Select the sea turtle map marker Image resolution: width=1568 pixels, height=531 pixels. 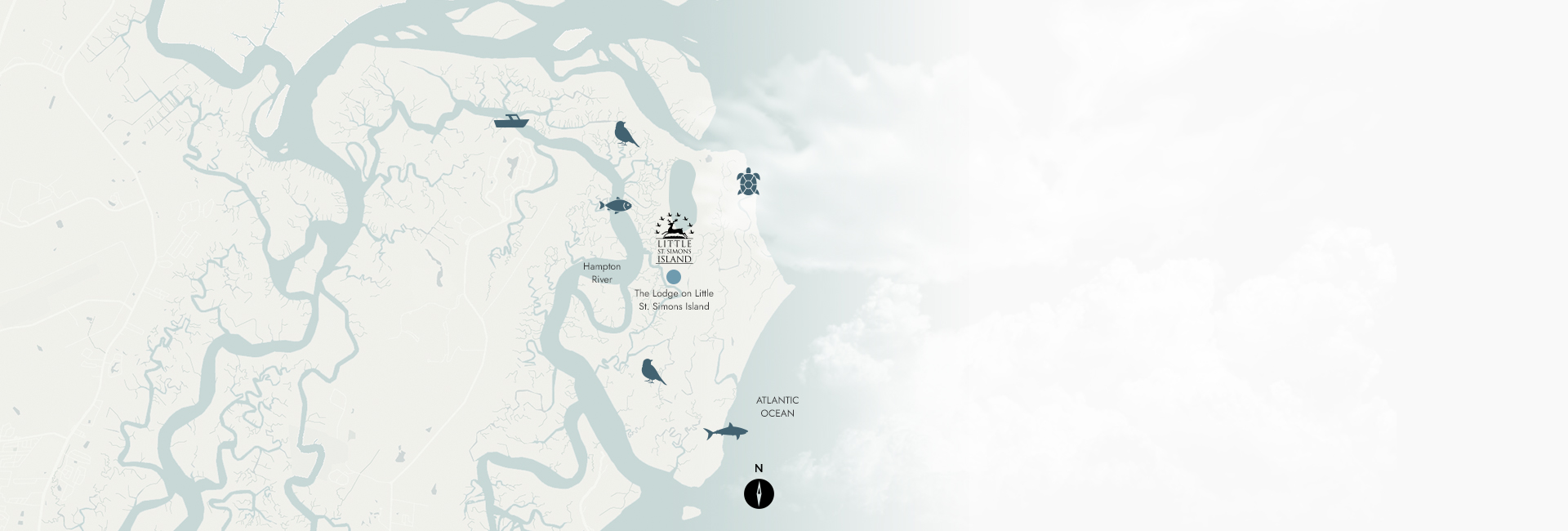(x=747, y=182)
